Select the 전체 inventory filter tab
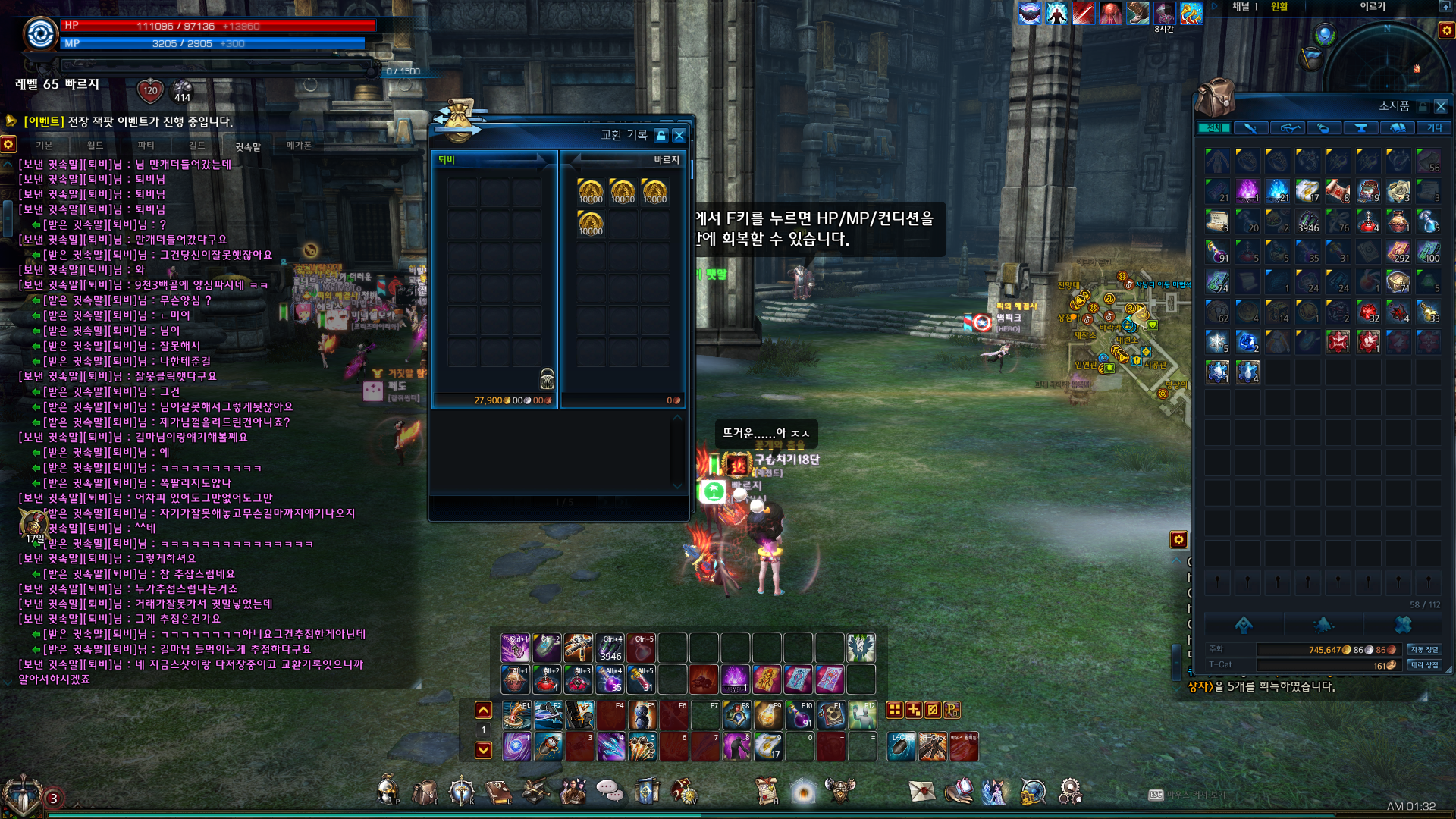Screen dimensions: 1456x819 [1214, 128]
